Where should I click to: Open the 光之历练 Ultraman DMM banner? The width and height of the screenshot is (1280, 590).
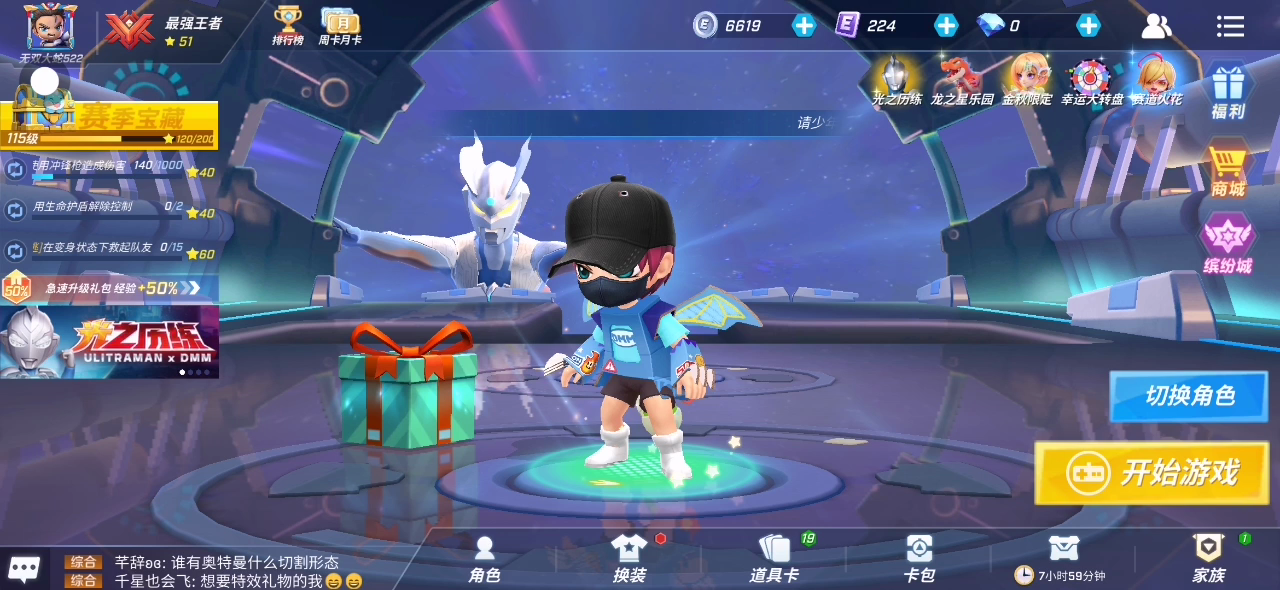pyautogui.click(x=109, y=341)
